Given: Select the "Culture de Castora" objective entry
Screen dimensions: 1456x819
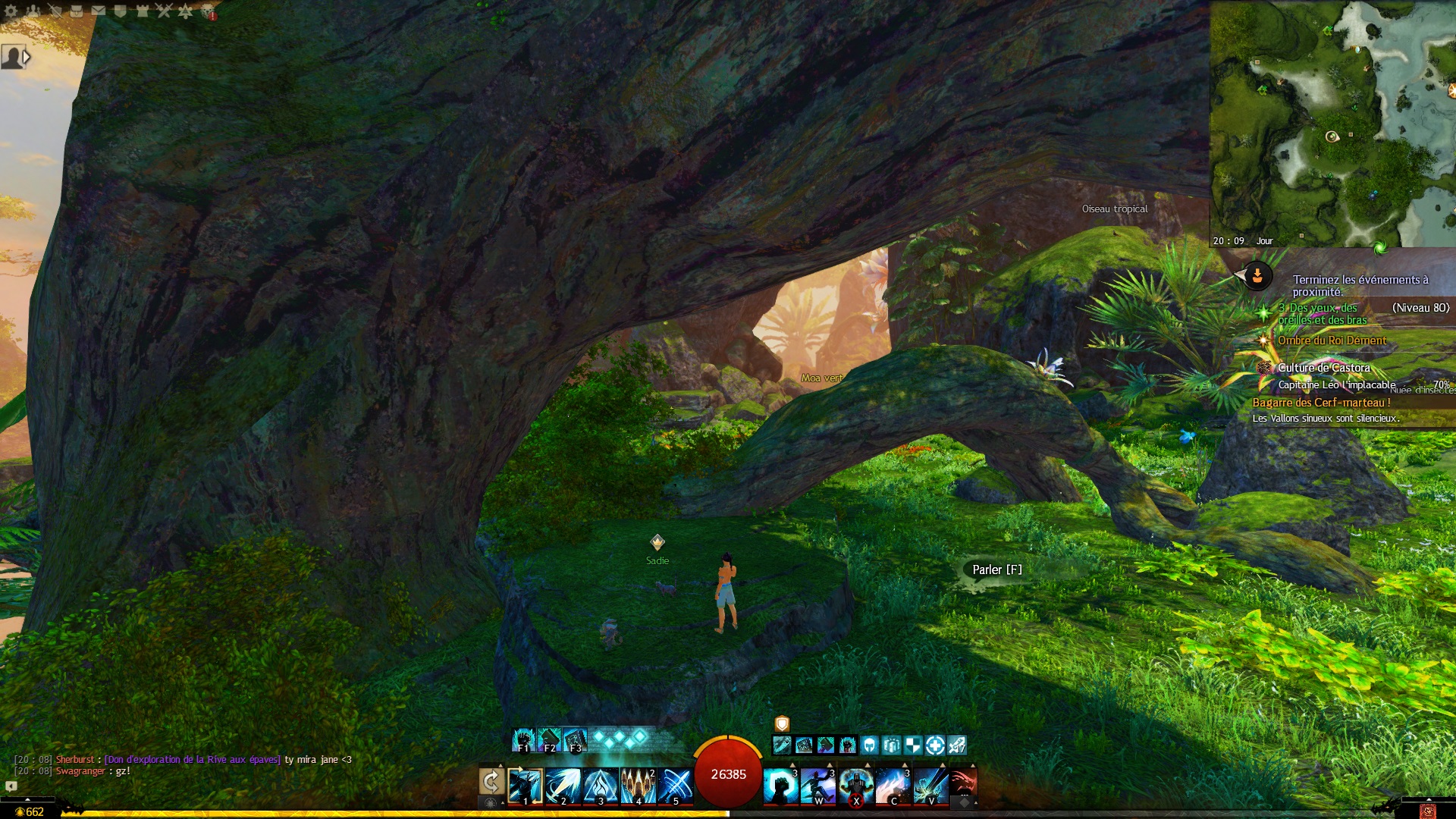Looking at the screenshot, I should click(x=1323, y=368).
